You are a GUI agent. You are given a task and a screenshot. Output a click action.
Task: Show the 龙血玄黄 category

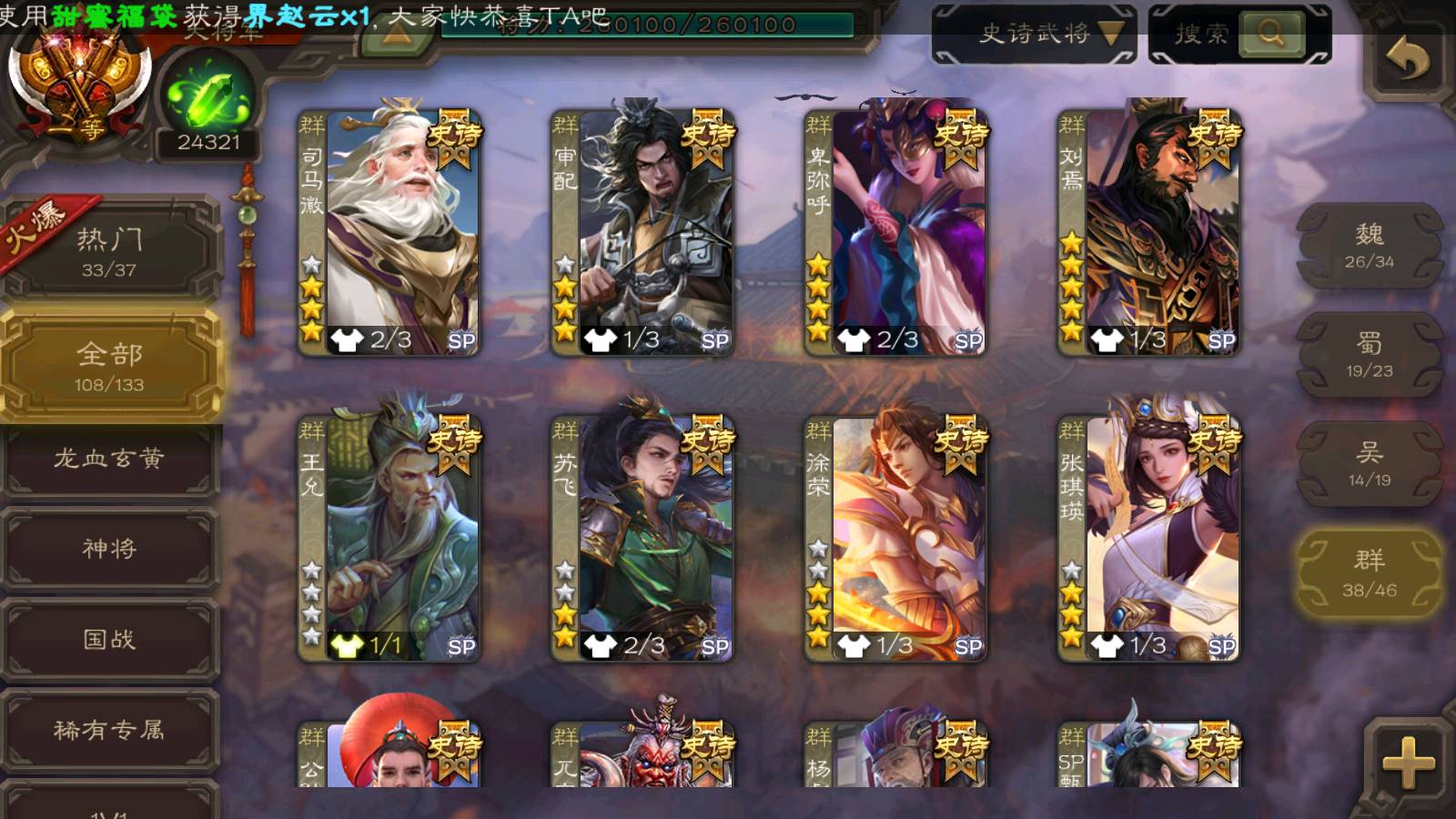109,459
